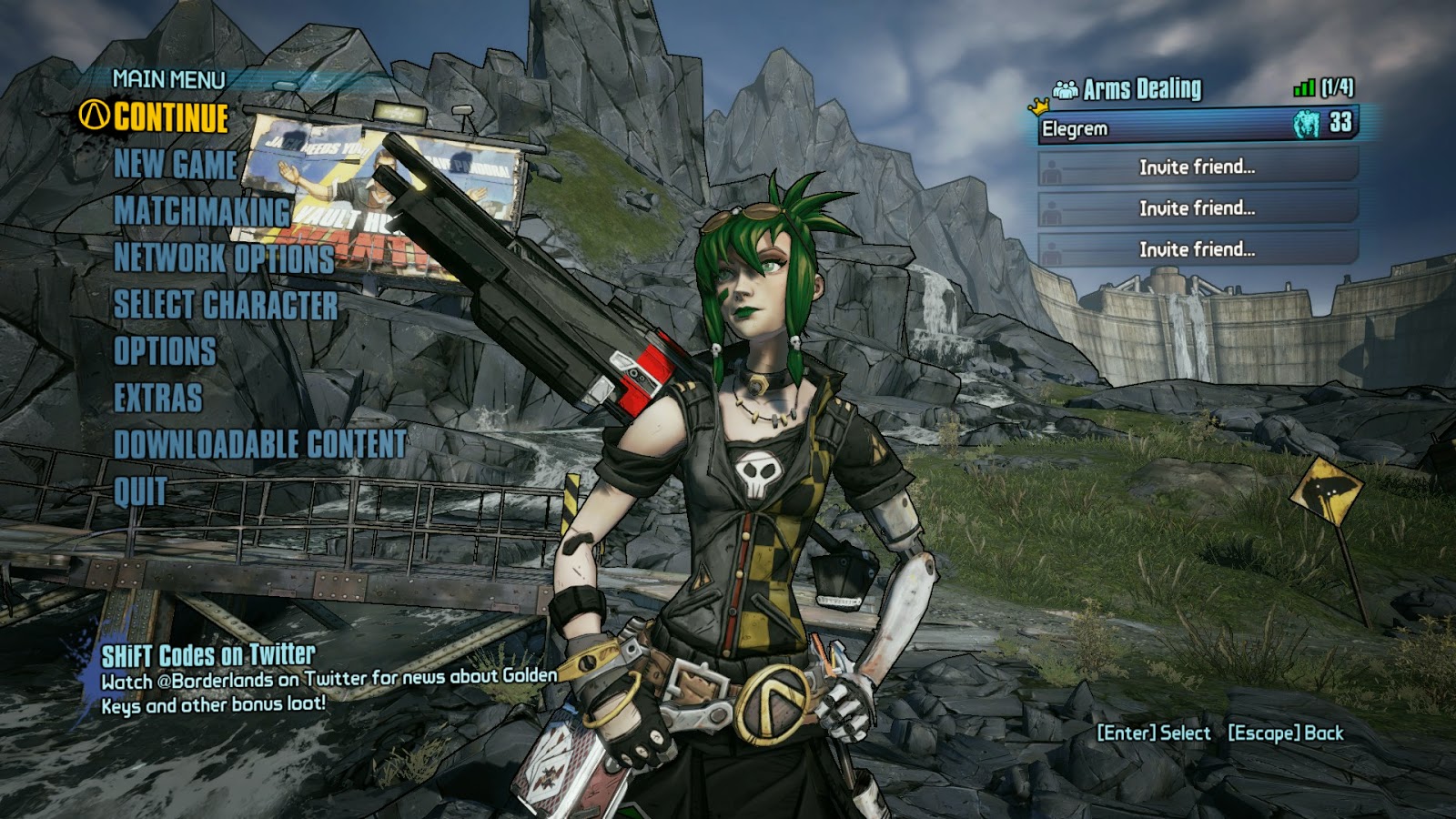This screenshot has height=819, width=1456.
Task: Choose Select Character
Action: pos(225,305)
